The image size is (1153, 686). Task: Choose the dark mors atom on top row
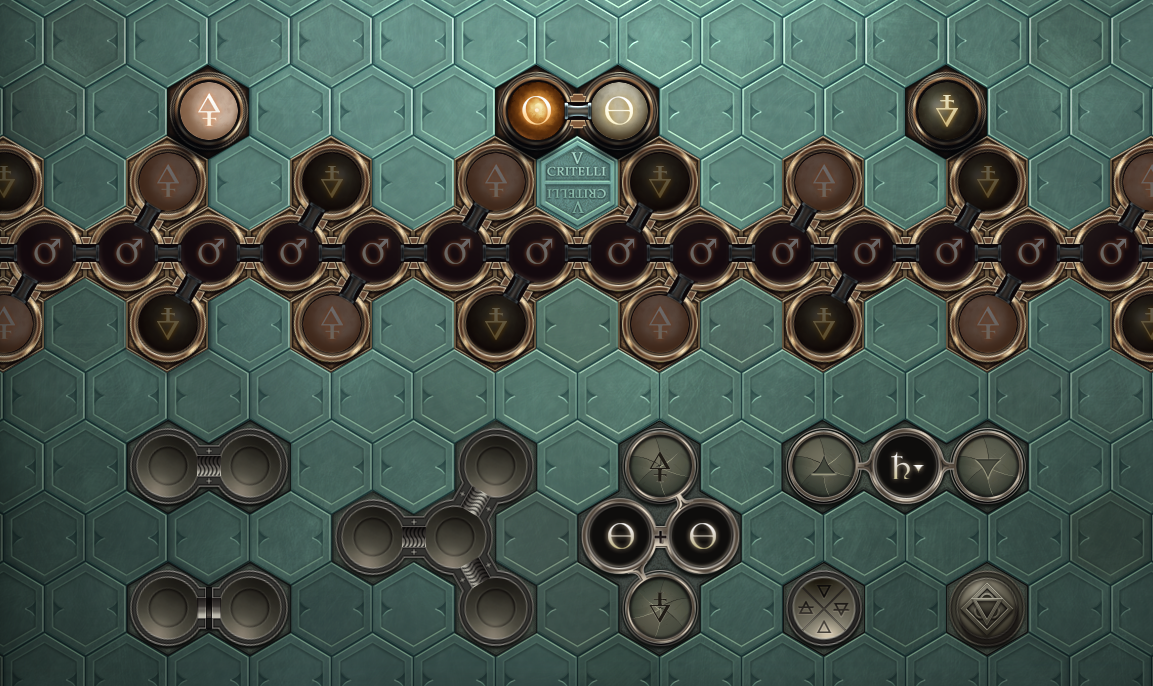tap(946, 109)
